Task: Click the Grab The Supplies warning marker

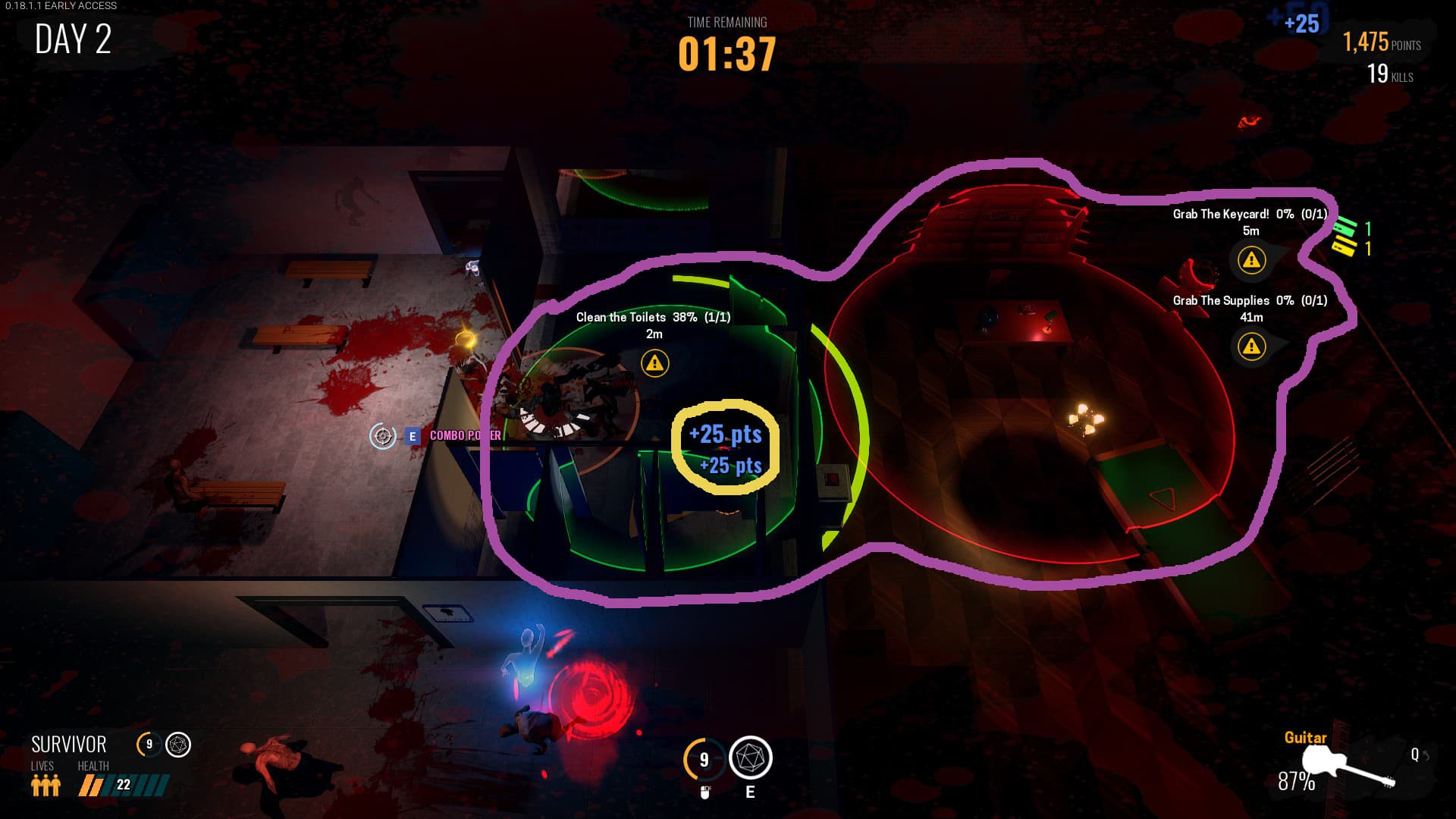Action: [1251, 347]
